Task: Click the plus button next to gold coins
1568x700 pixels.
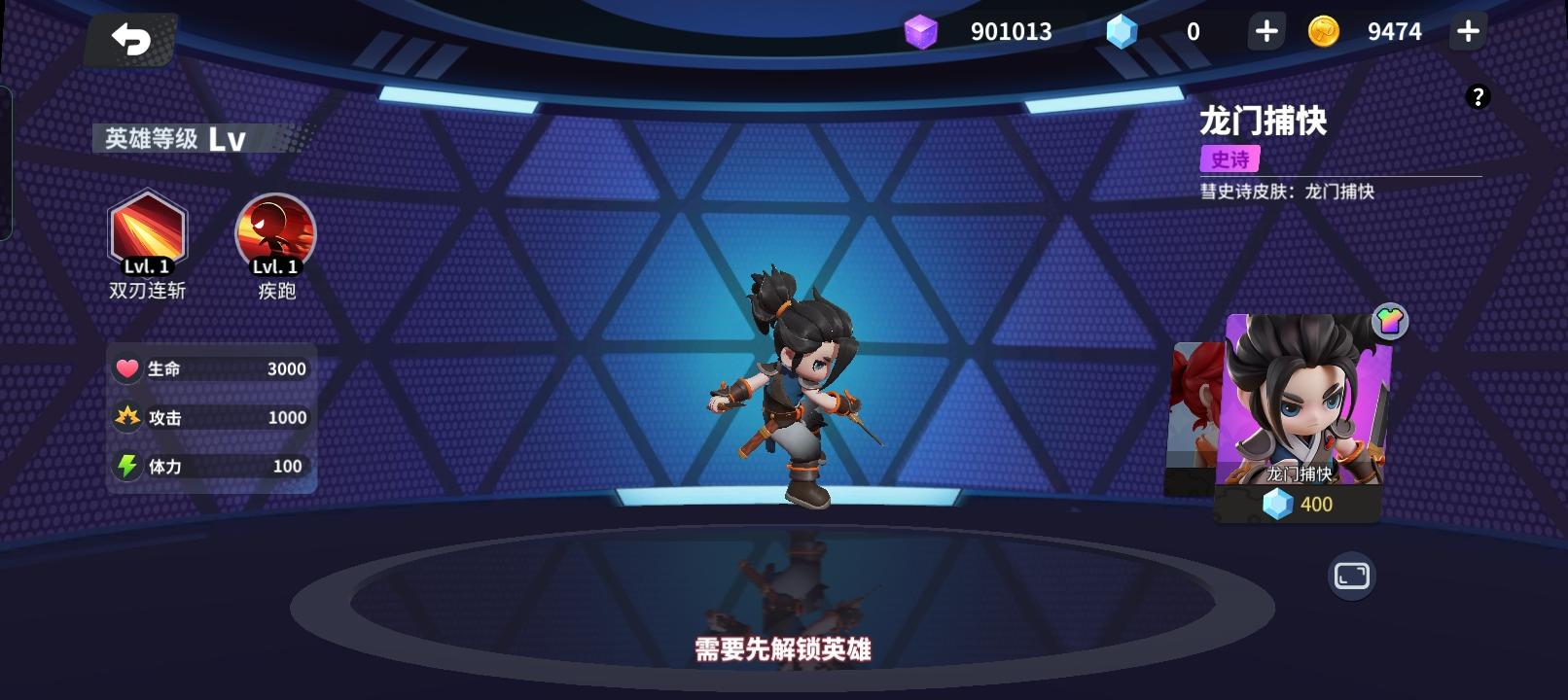Action: pyautogui.click(x=1467, y=30)
